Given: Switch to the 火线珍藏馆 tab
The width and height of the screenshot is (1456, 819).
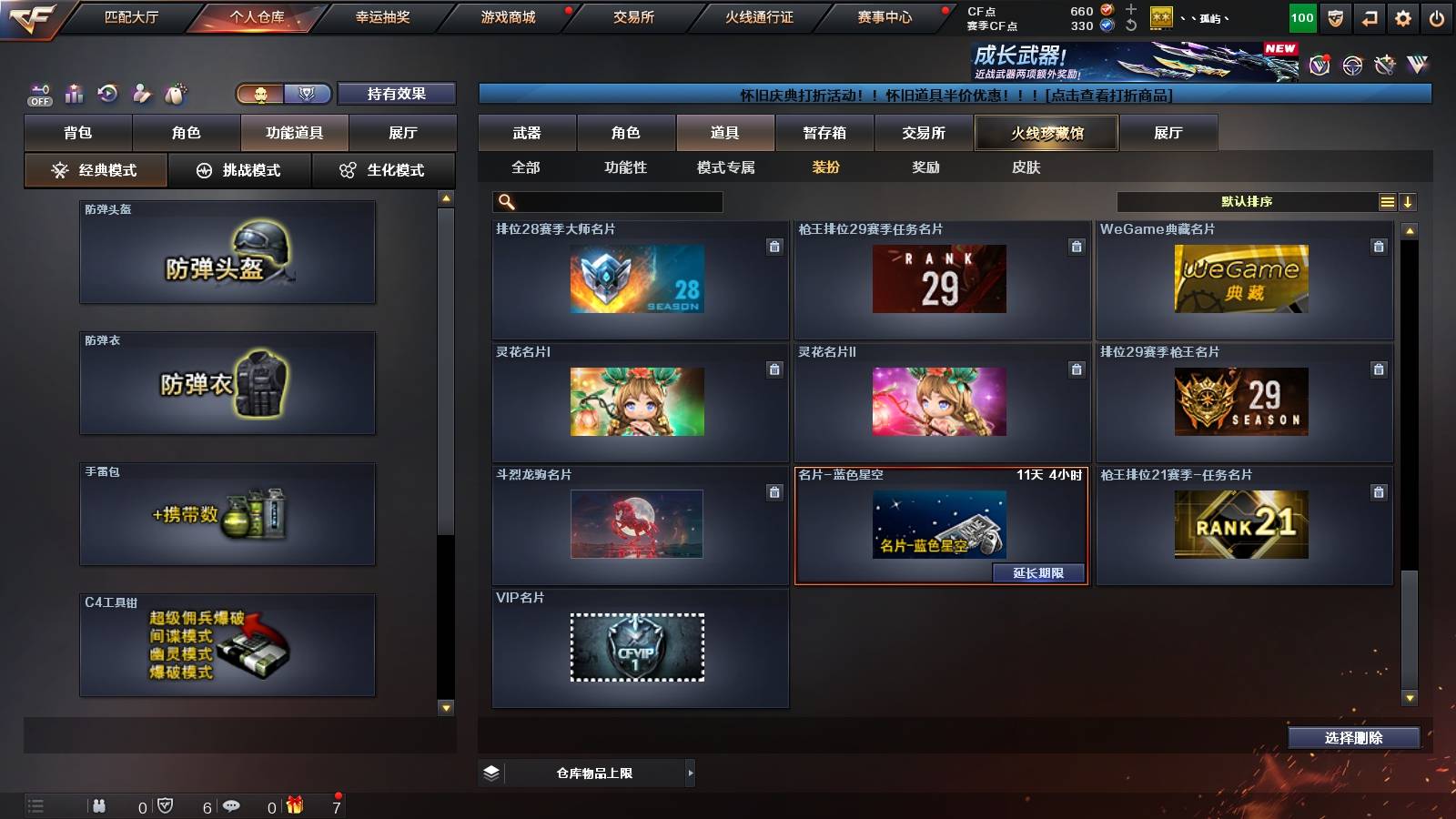Looking at the screenshot, I should [x=1046, y=133].
